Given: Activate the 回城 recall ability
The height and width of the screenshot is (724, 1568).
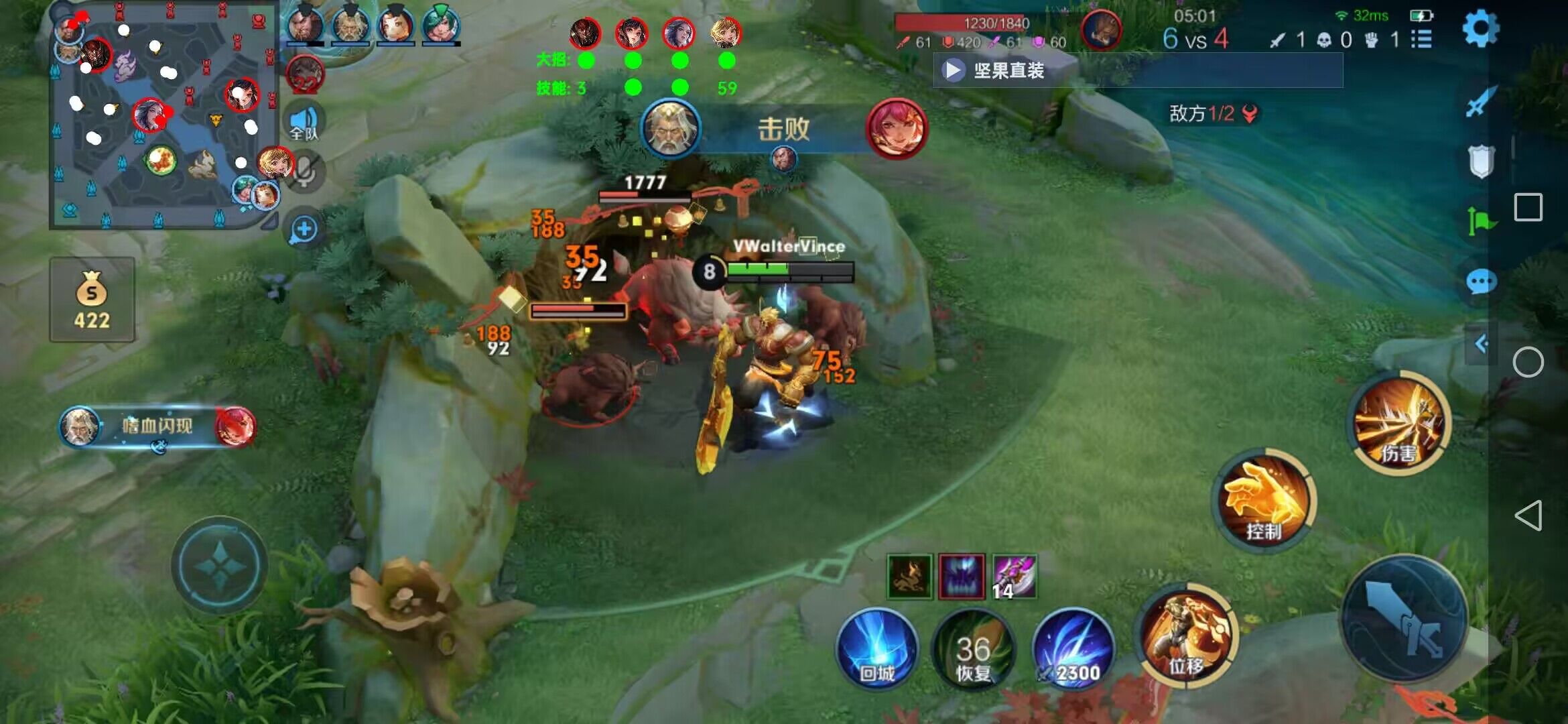Looking at the screenshot, I should coord(876,648).
